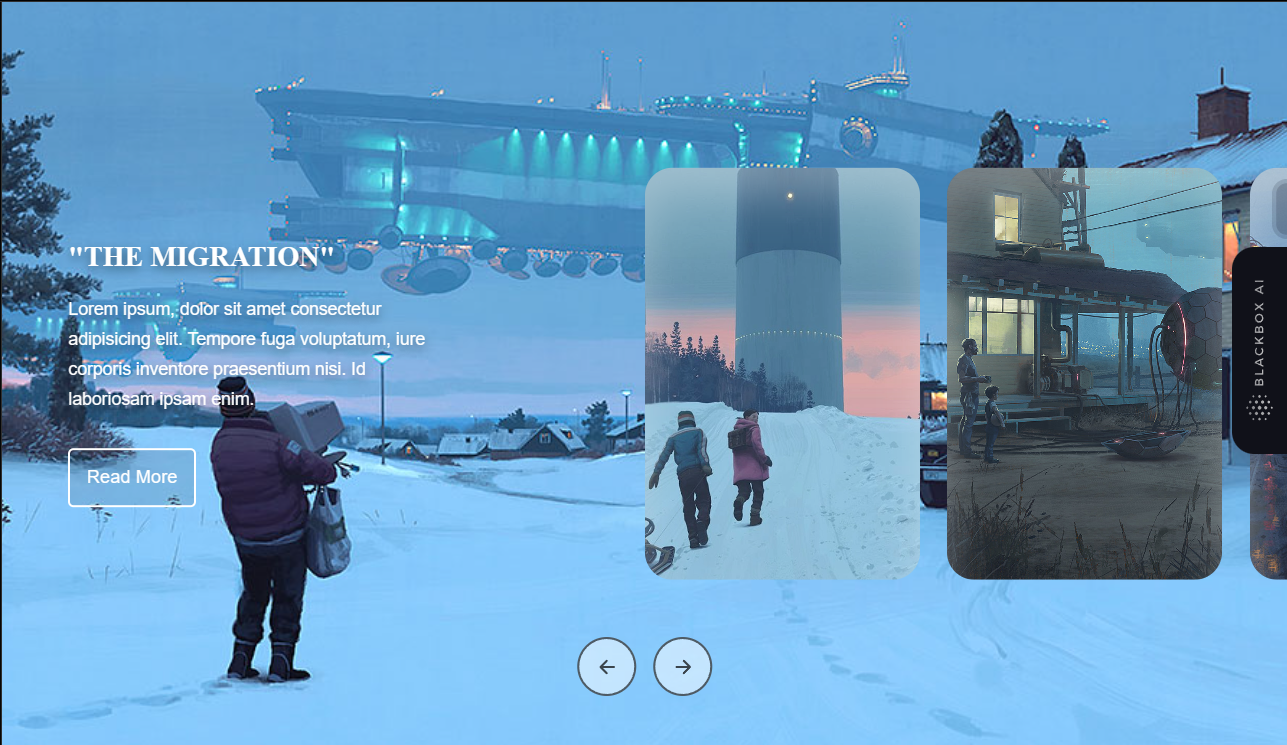Screen dimensions: 1287x745
Task: Click the Read More button
Action: pos(132,477)
